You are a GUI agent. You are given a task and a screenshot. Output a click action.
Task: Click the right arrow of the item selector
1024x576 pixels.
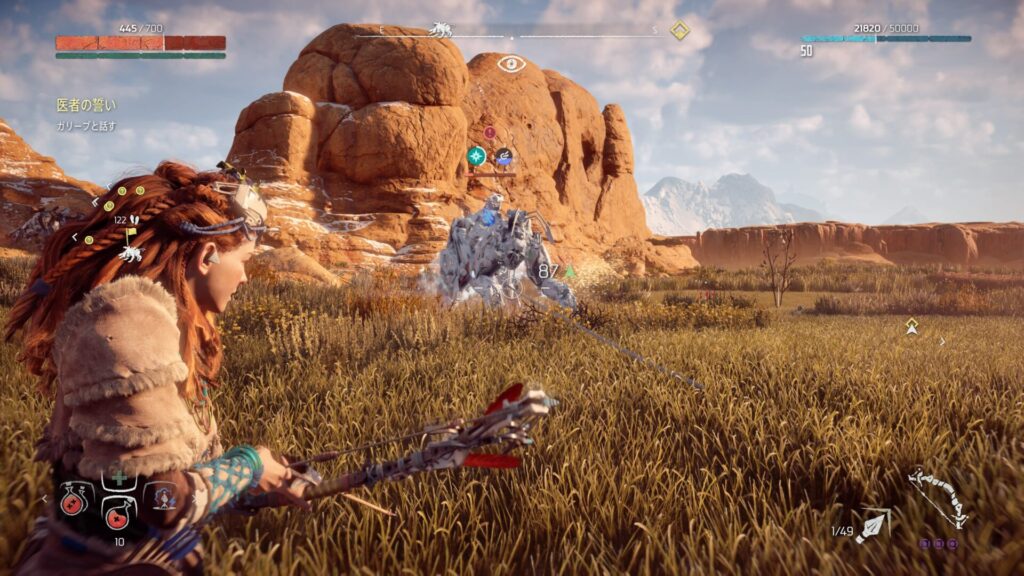point(192,497)
